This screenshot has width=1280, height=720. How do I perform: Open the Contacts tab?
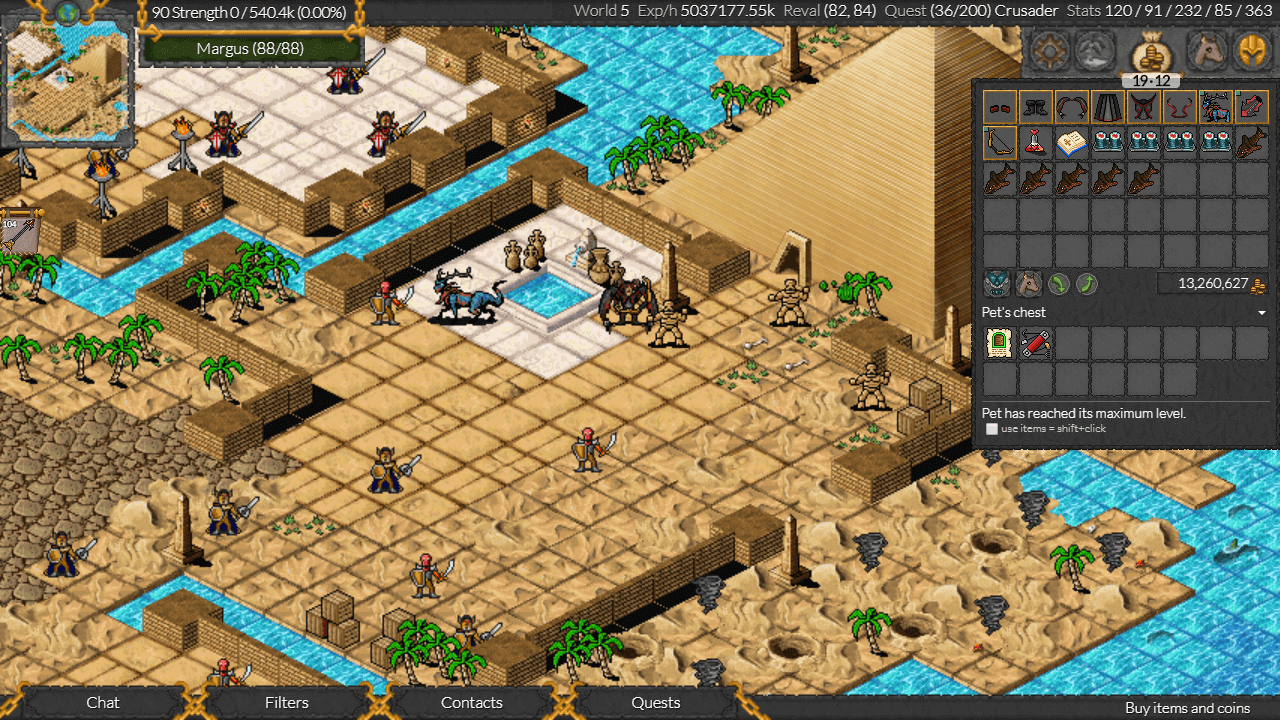[471, 702]
